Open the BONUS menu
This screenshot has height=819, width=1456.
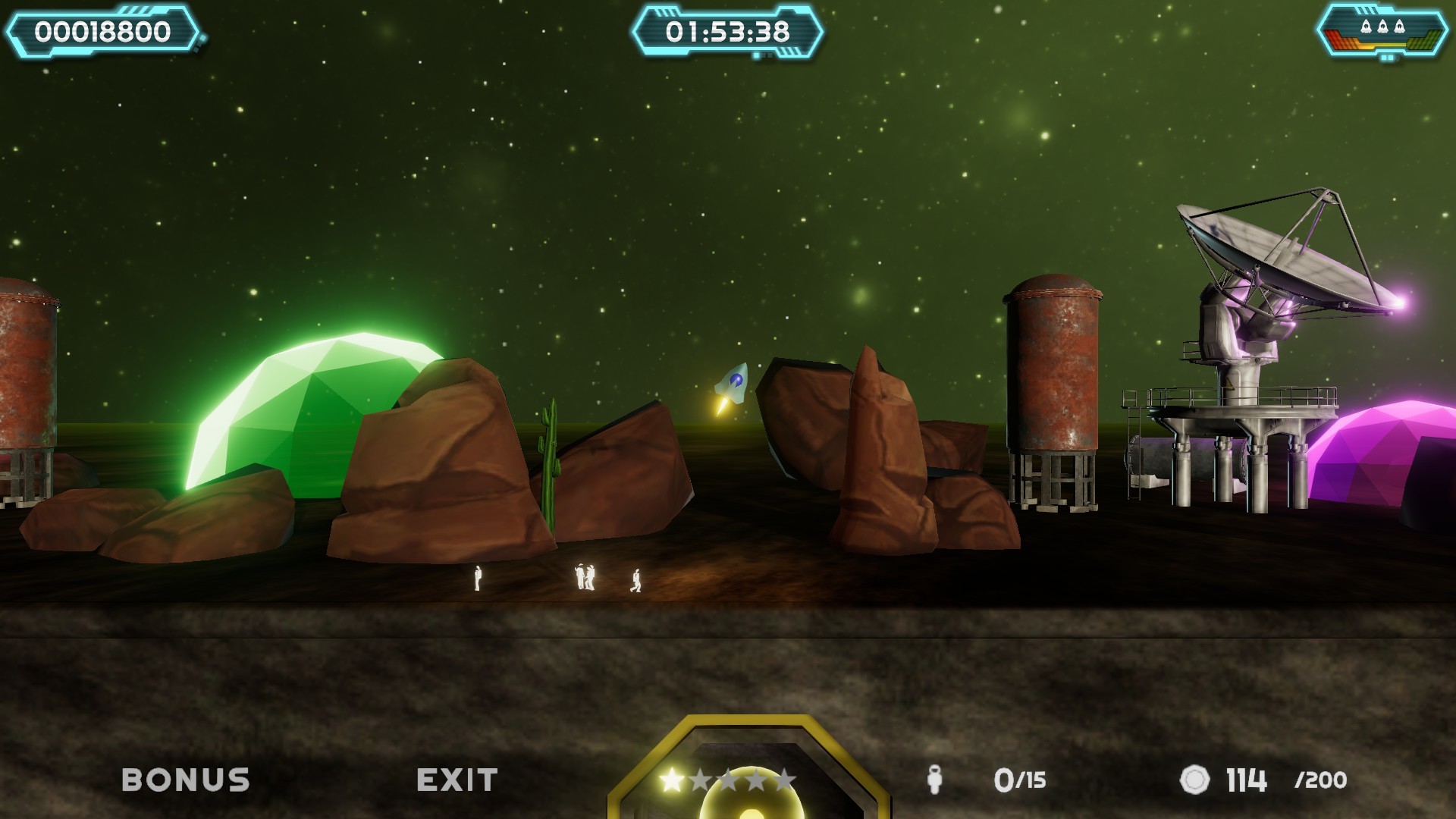tap(187, 777)
